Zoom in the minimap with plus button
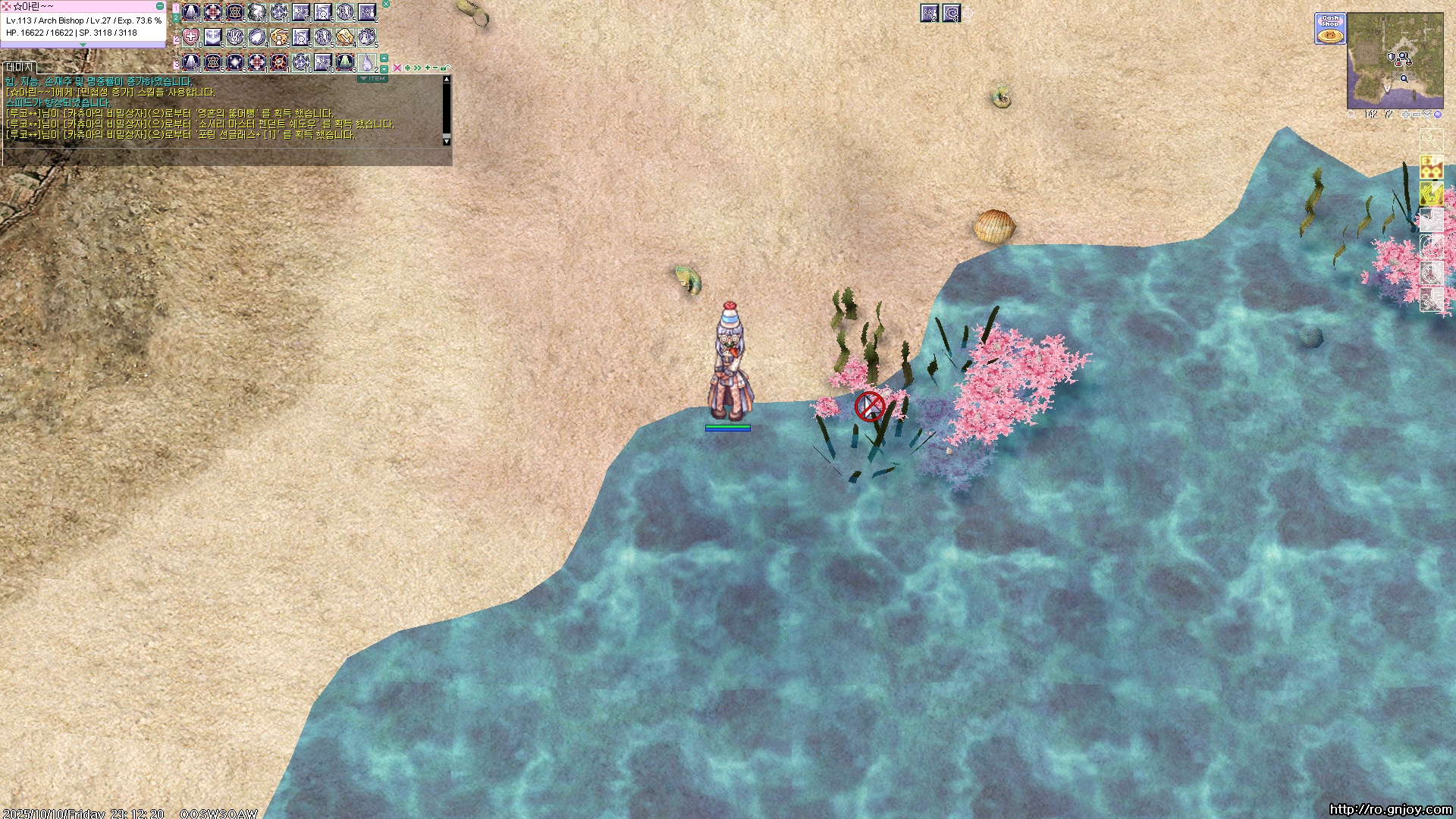Viewport: 1456px width, 819px height. point(1405,115)
